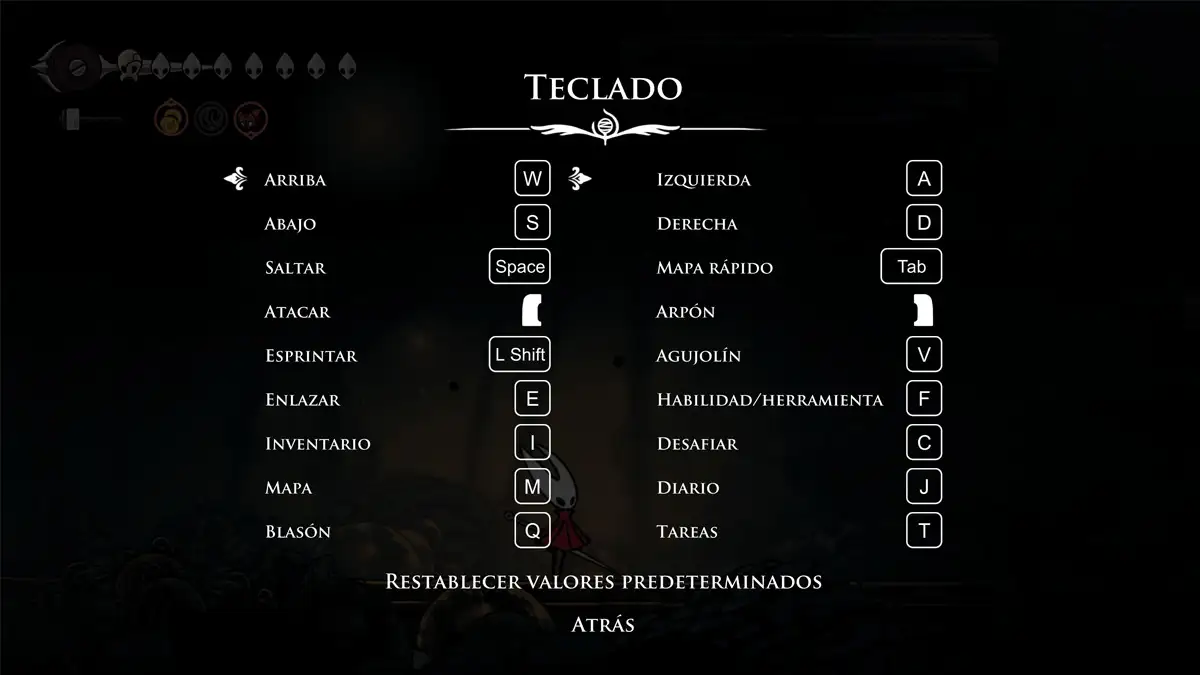Image resolution: width=1200 pixels, height=675 pixels.
Task: Go back with Atrás
Action: point(603,625)
